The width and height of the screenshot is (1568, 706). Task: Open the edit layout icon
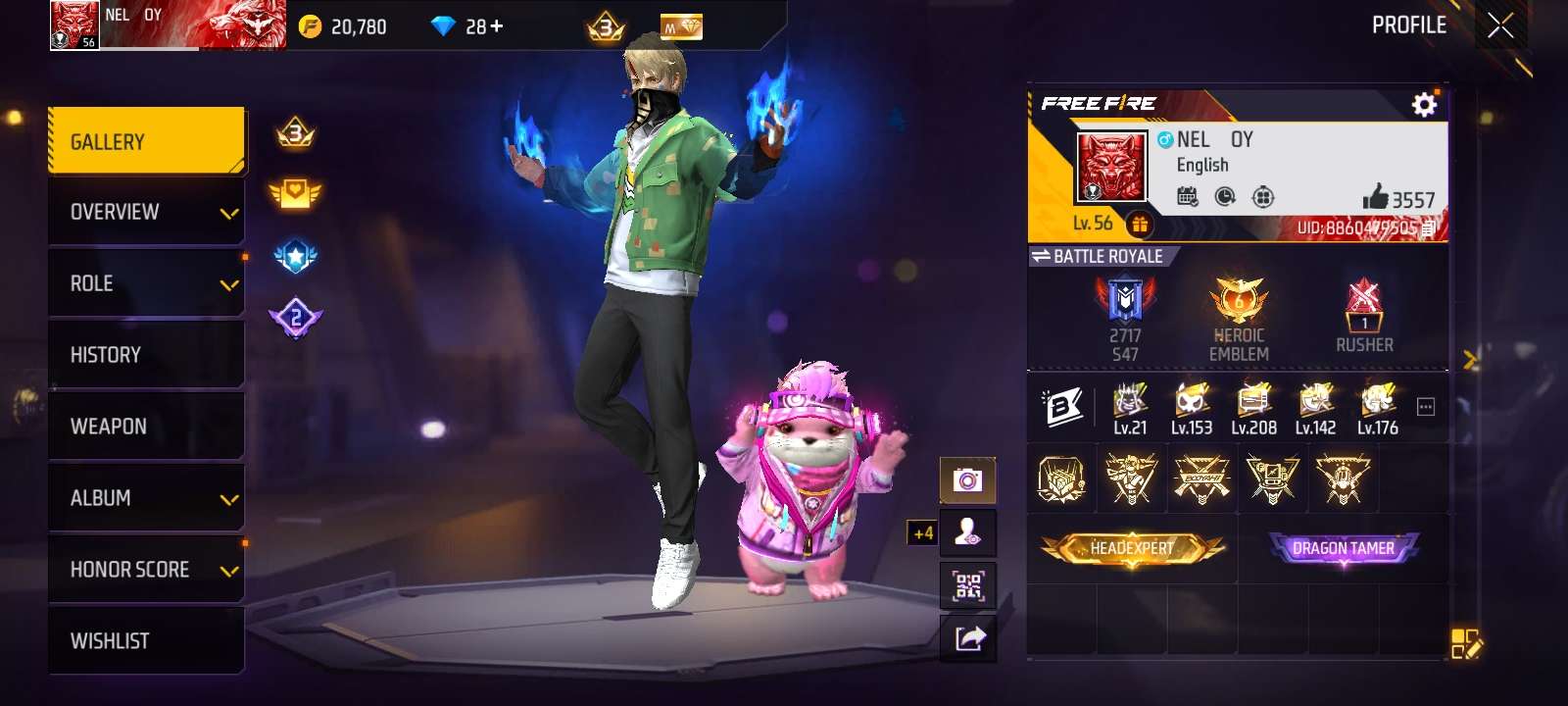[1466, 644]
